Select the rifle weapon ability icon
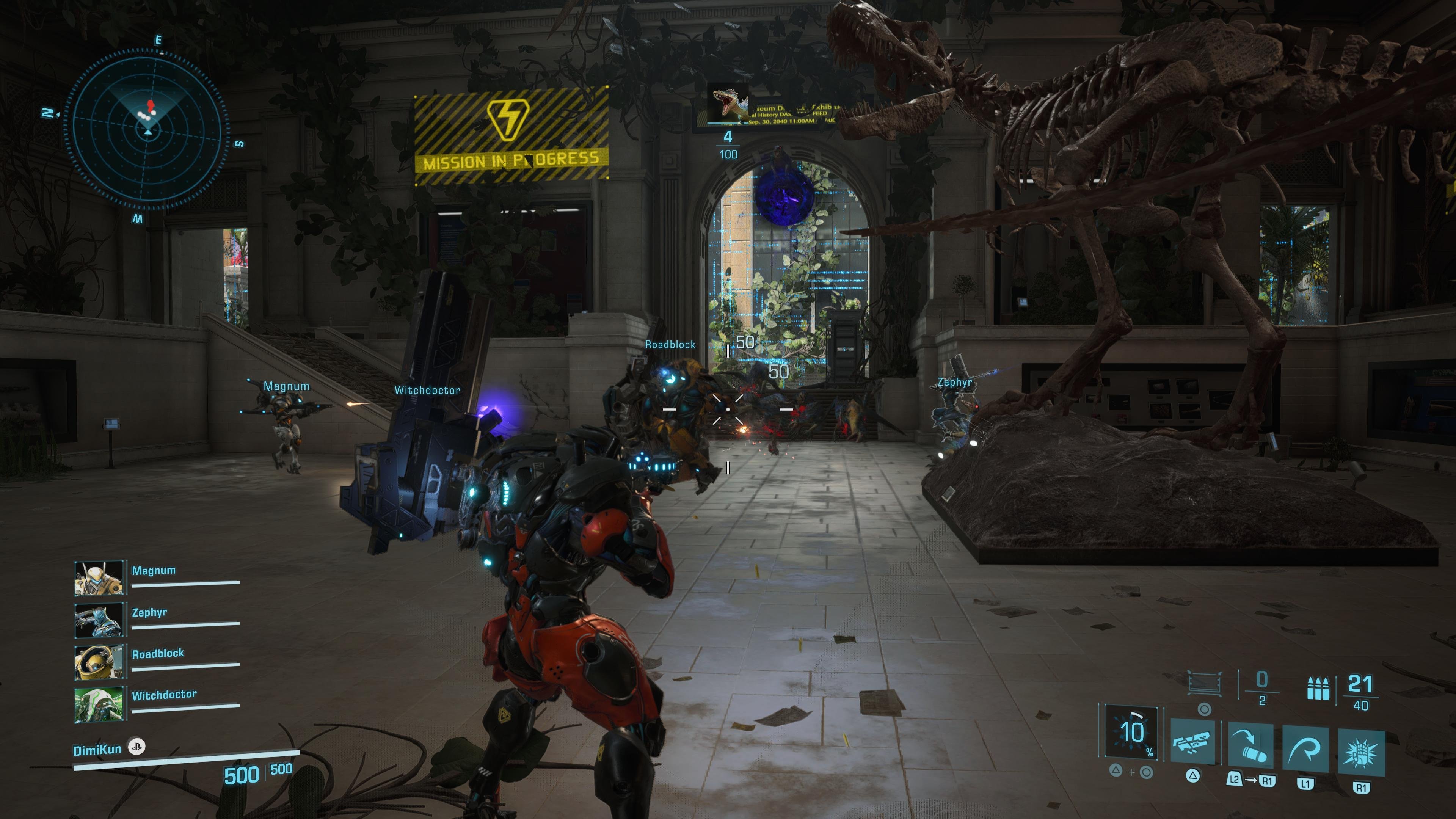The image size is (1456, 819). click(x=1192, y=744)
